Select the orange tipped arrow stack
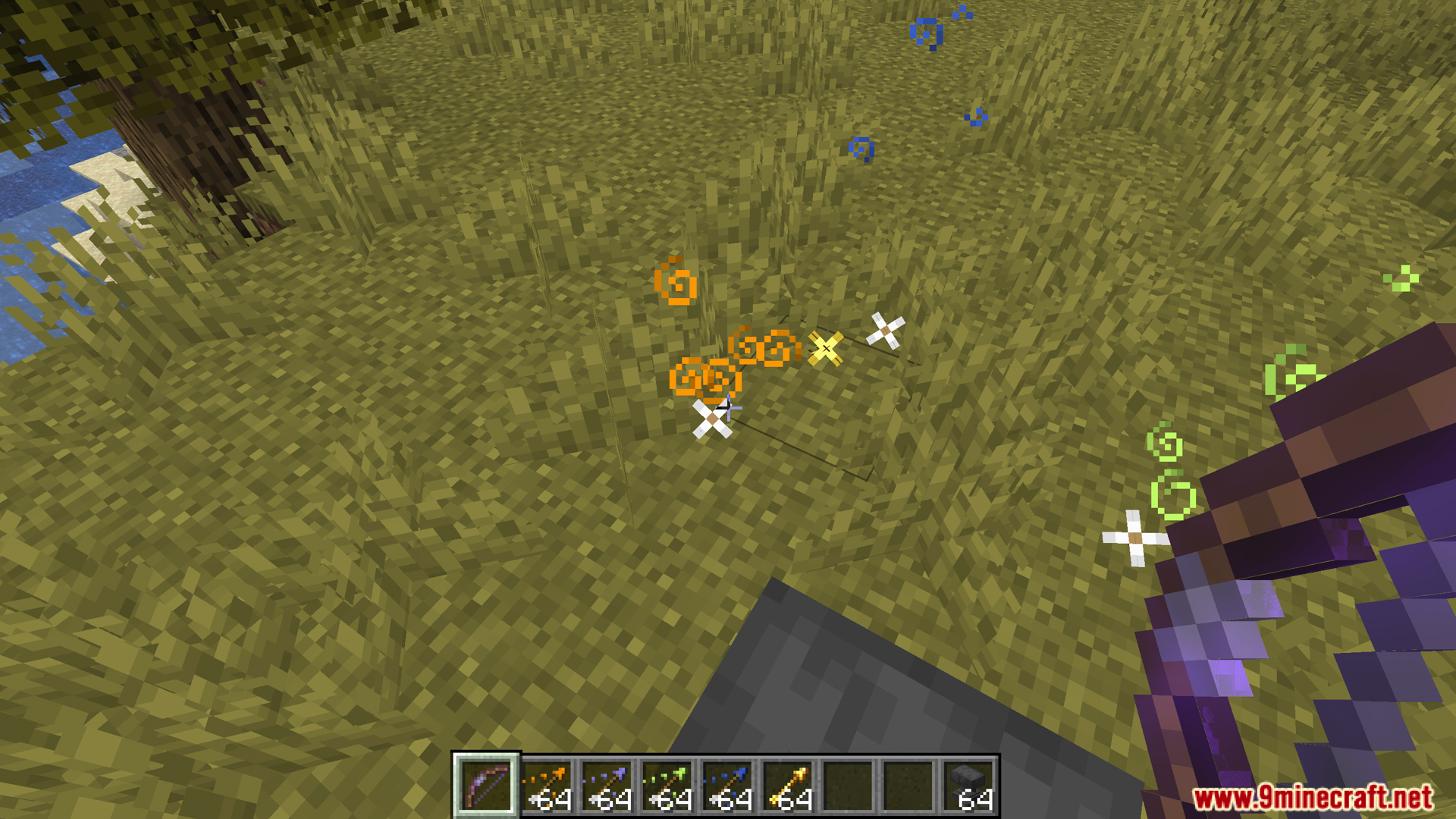This screenshot has height=819, width=1456. 547,787
